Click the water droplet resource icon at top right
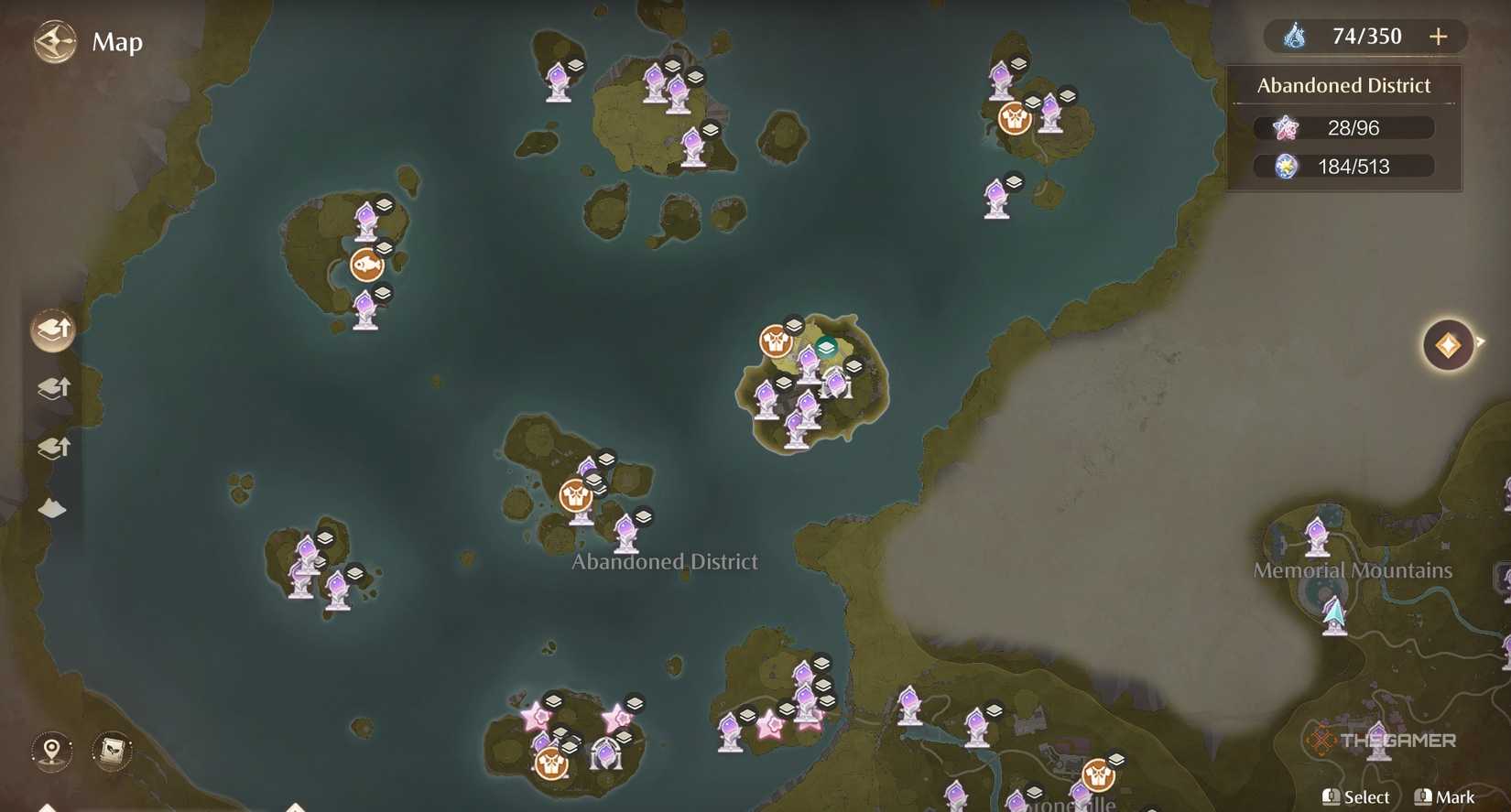 click(x=1294, y=36)
